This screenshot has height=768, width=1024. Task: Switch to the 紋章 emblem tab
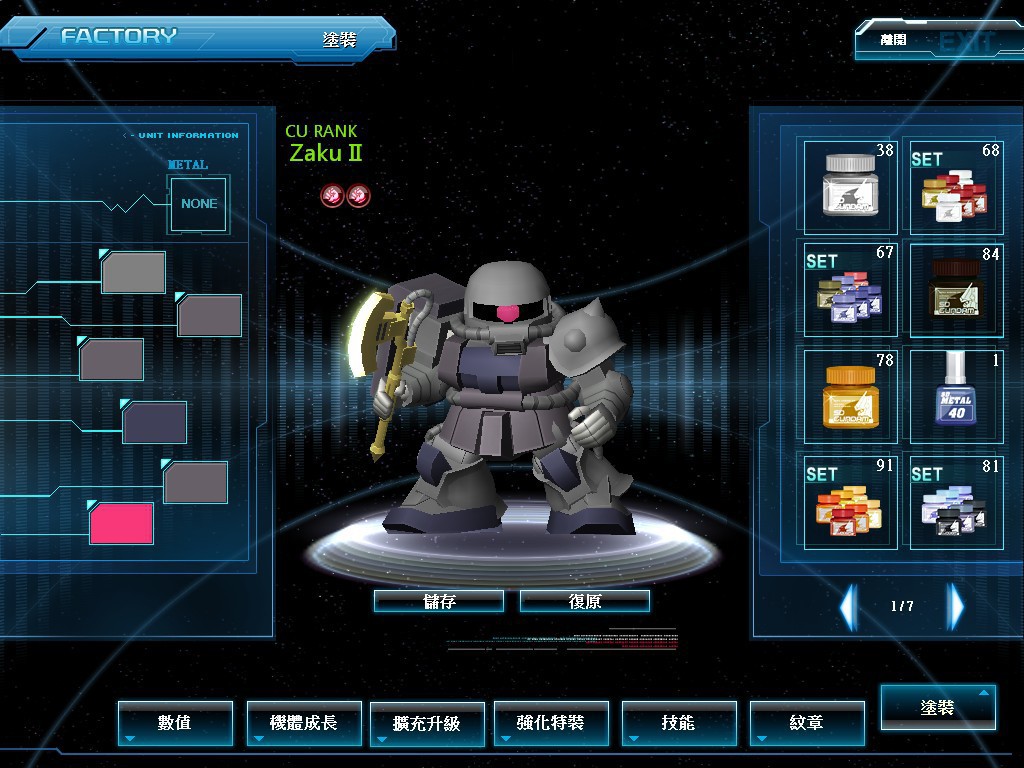(x=806, y=722)
